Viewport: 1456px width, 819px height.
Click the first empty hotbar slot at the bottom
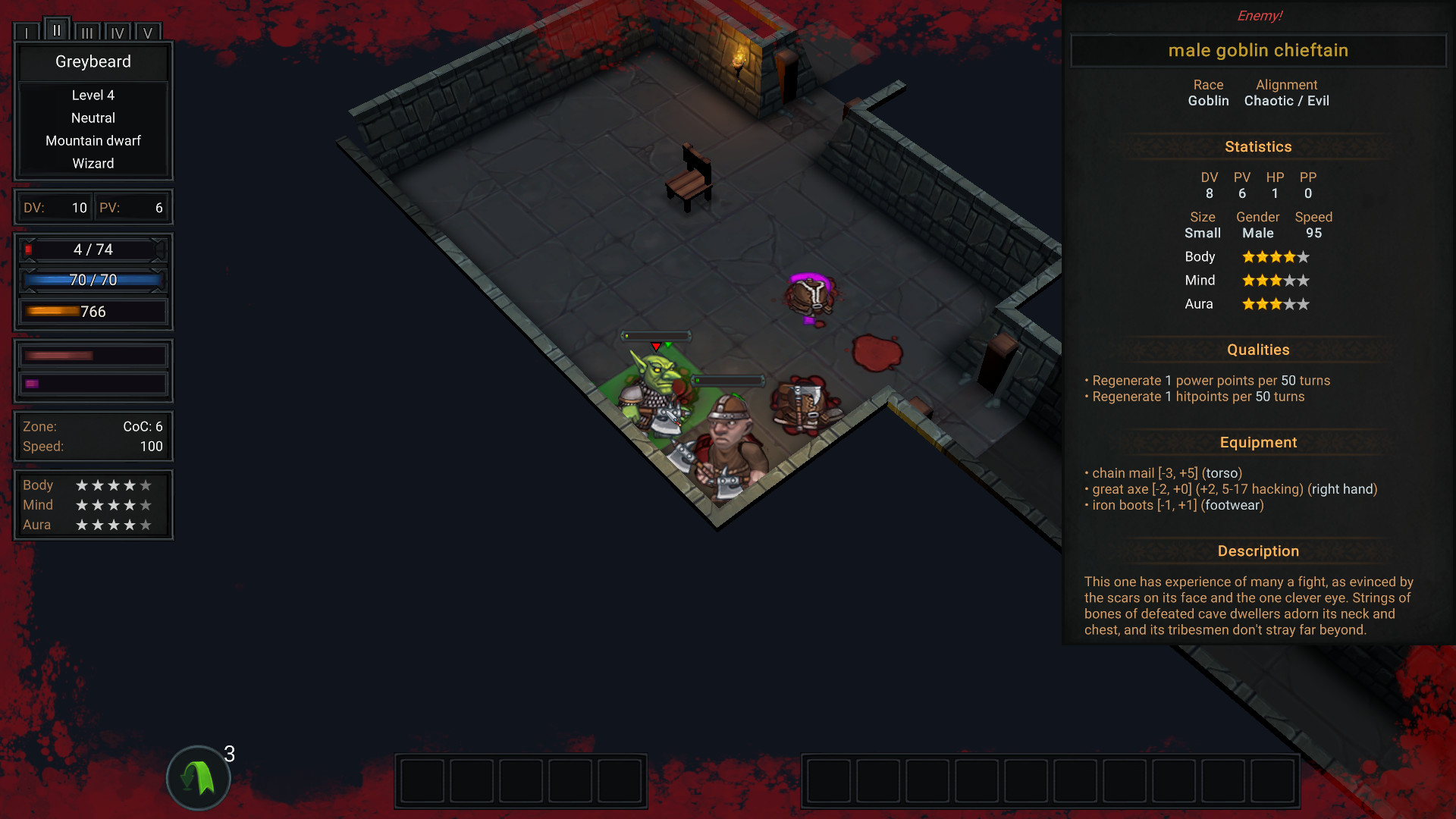click(421, 780)
